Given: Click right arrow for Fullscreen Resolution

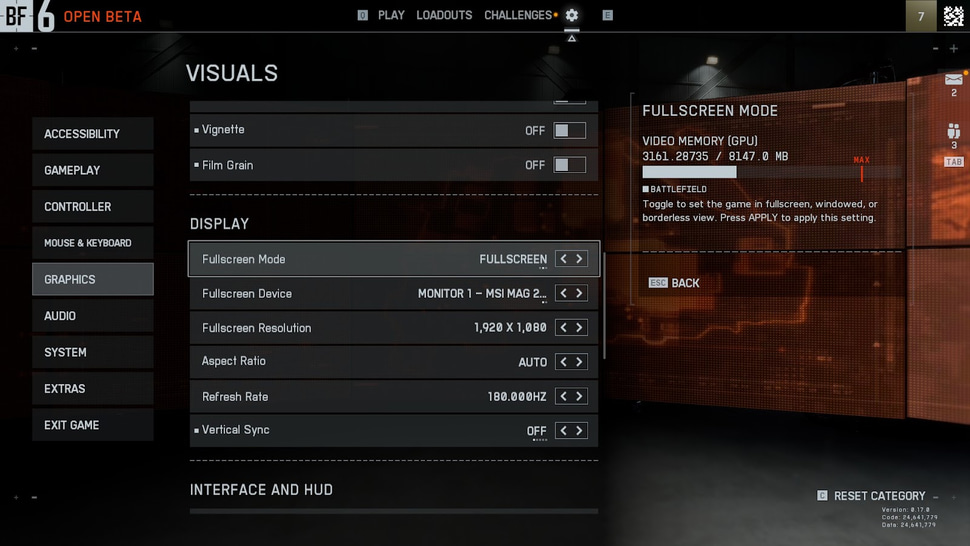Looking at the screenshot, I should (x=579, y=328).
